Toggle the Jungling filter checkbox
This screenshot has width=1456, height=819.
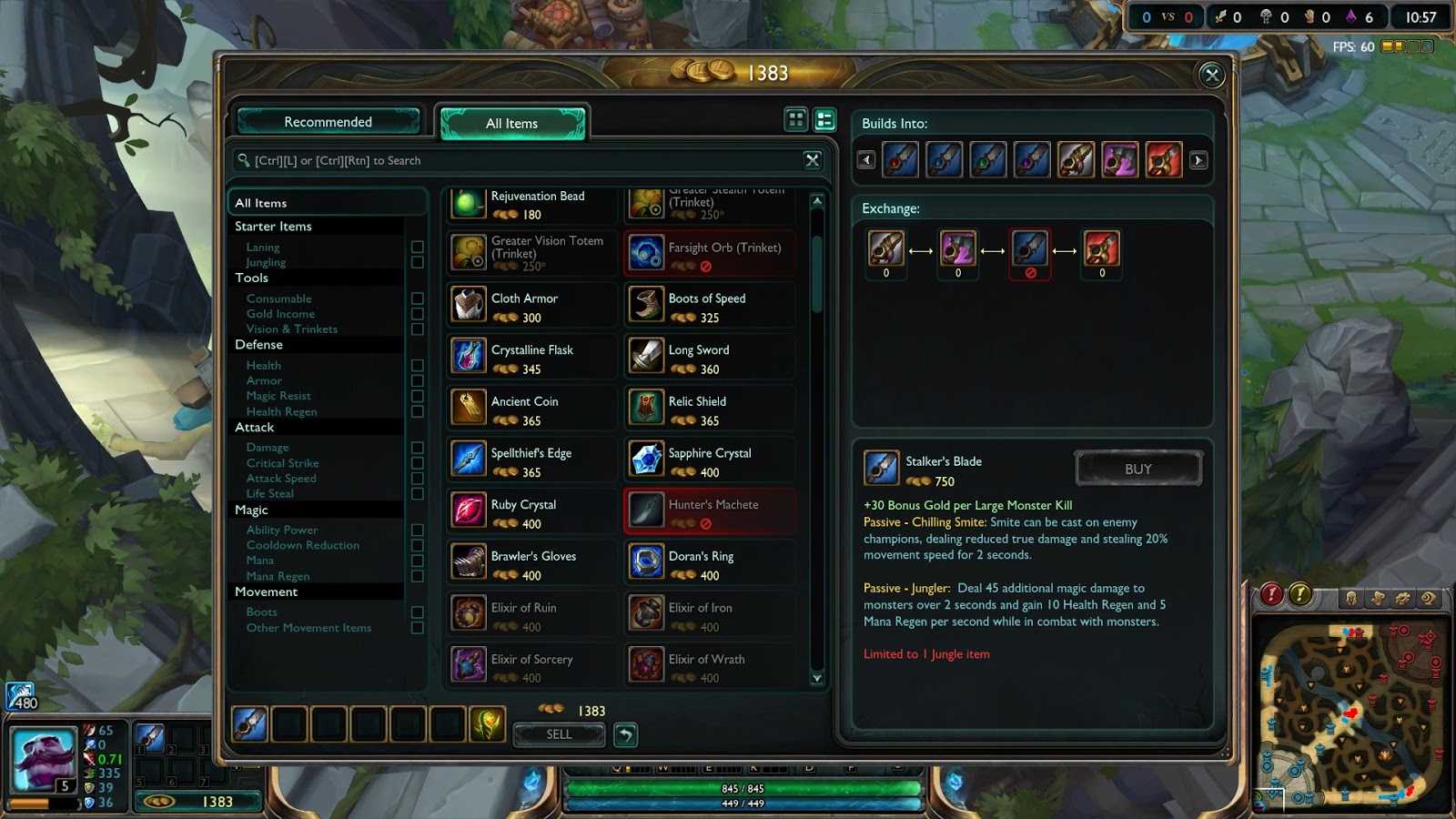point(417,262)
